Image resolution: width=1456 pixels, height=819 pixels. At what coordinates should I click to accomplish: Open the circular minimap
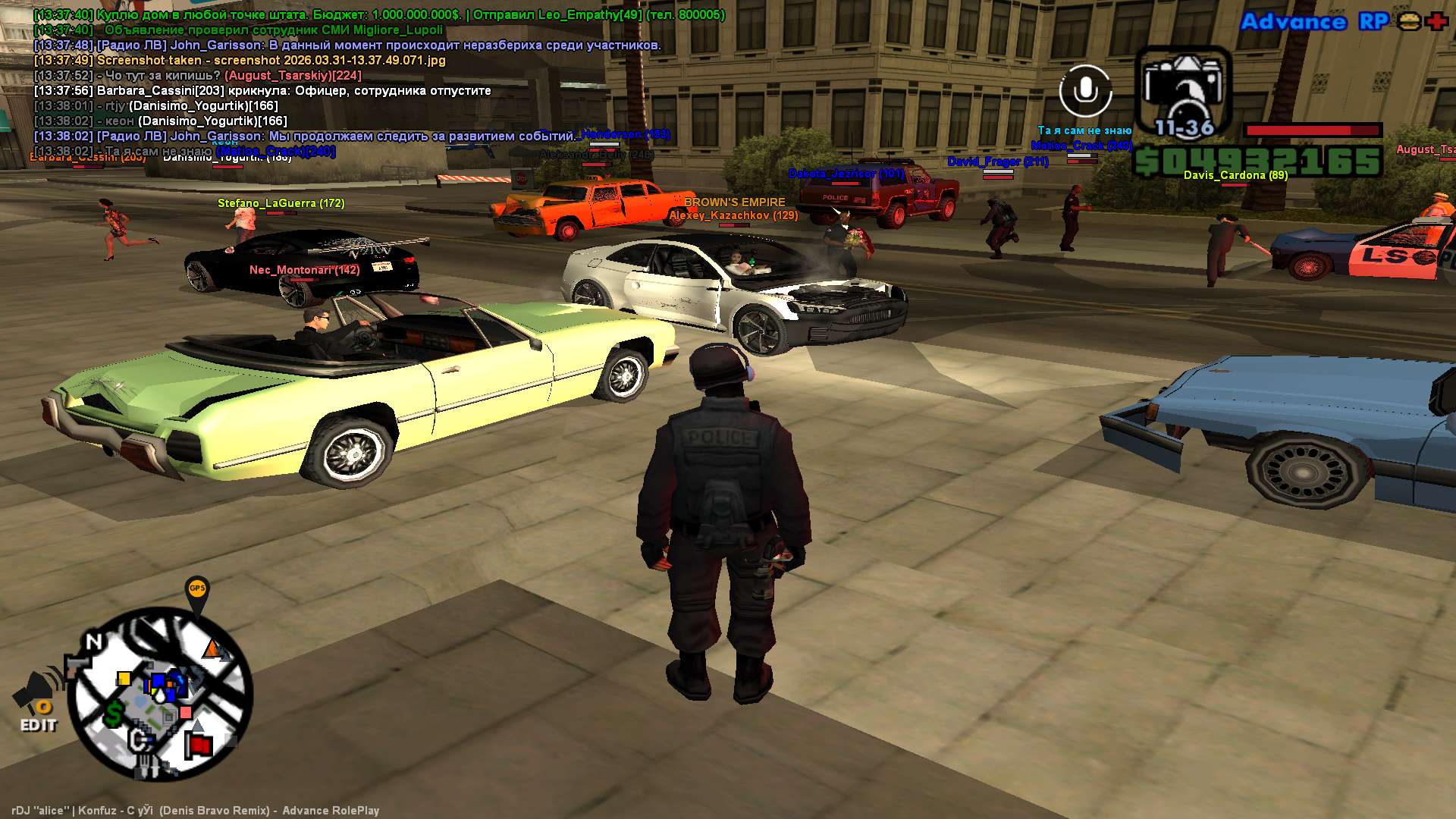tap(160, 694)
